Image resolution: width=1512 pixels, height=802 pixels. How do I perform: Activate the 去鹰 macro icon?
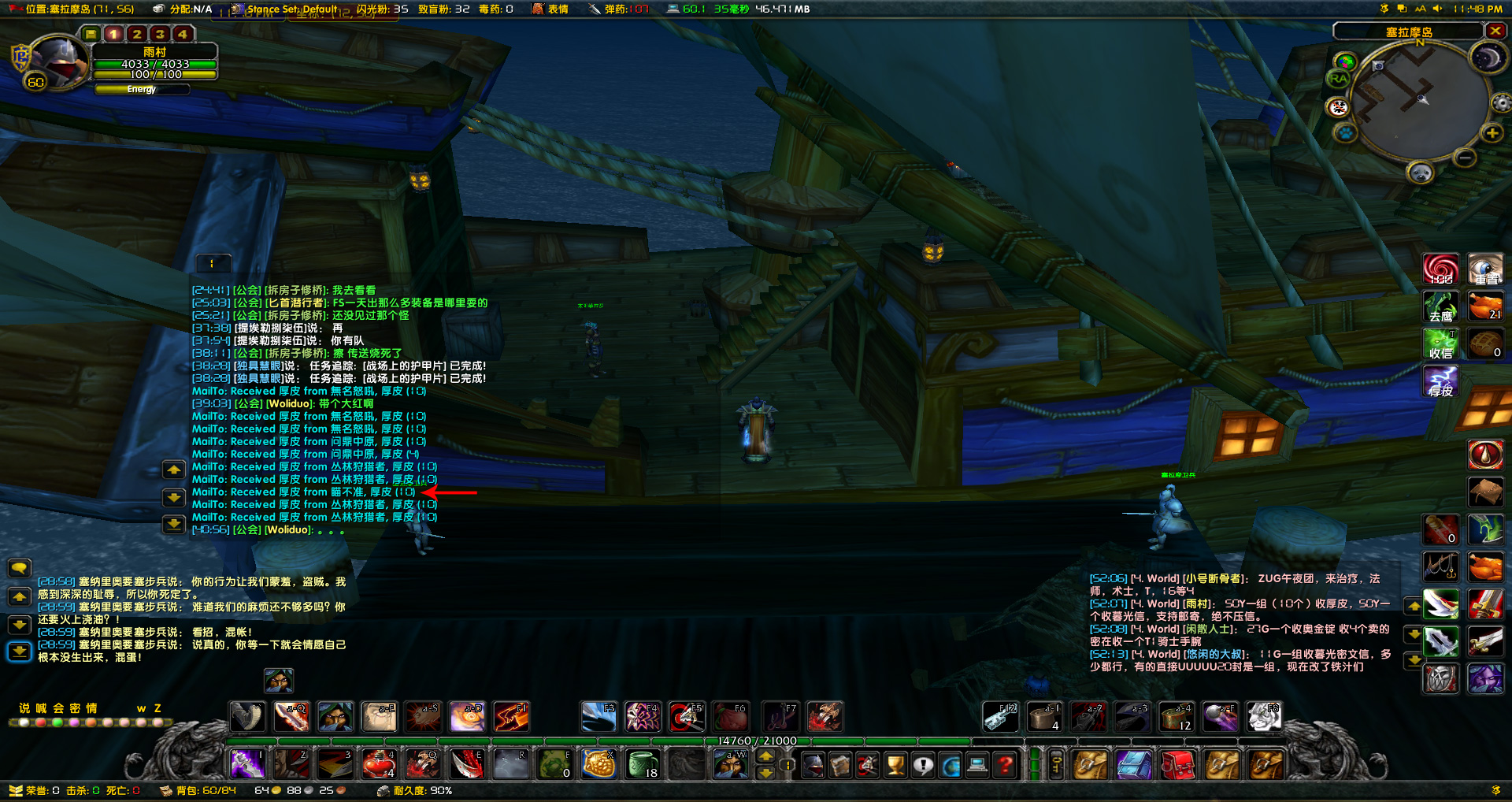coord(1440,306)
